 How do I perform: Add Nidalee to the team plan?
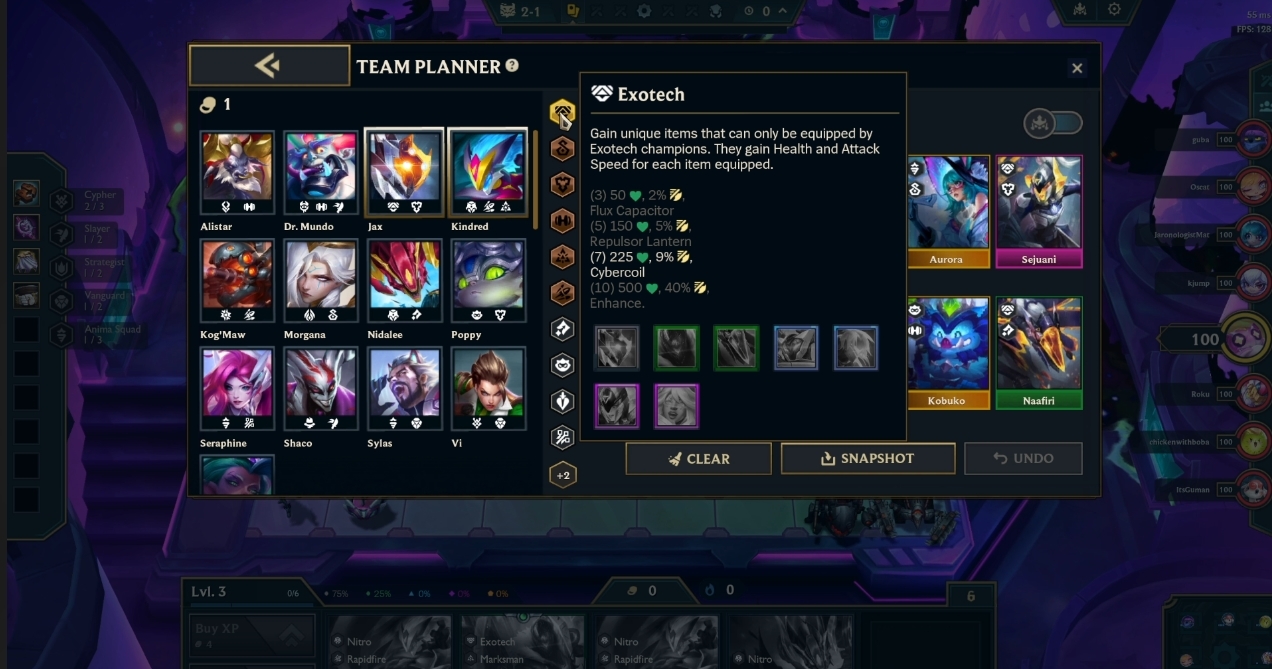[404, 282]
